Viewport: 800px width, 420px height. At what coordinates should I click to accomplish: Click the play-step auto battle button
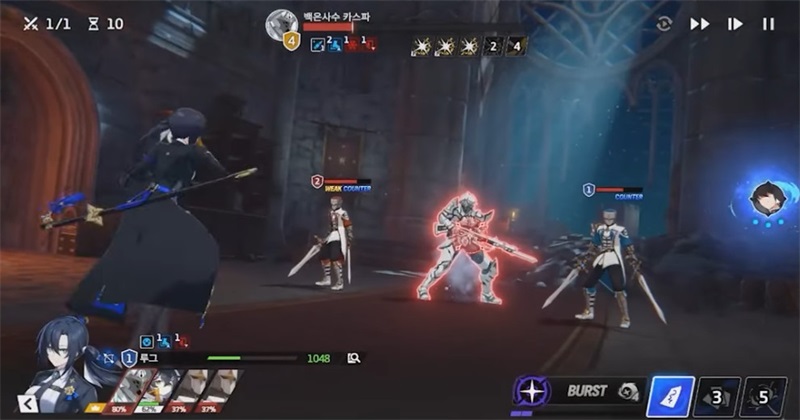pos(735,24)
